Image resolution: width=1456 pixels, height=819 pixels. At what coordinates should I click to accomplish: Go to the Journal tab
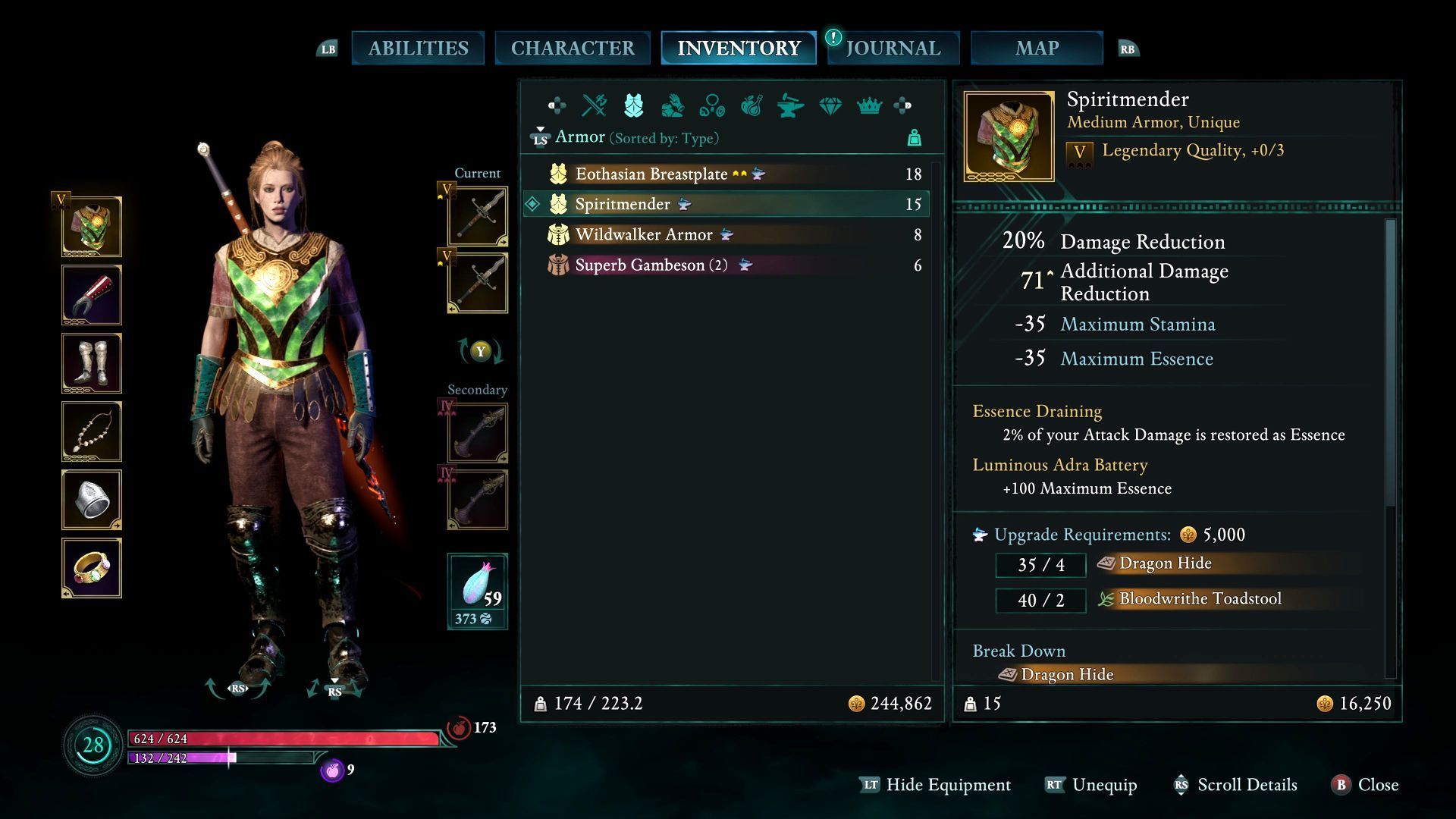pos(893,49)
